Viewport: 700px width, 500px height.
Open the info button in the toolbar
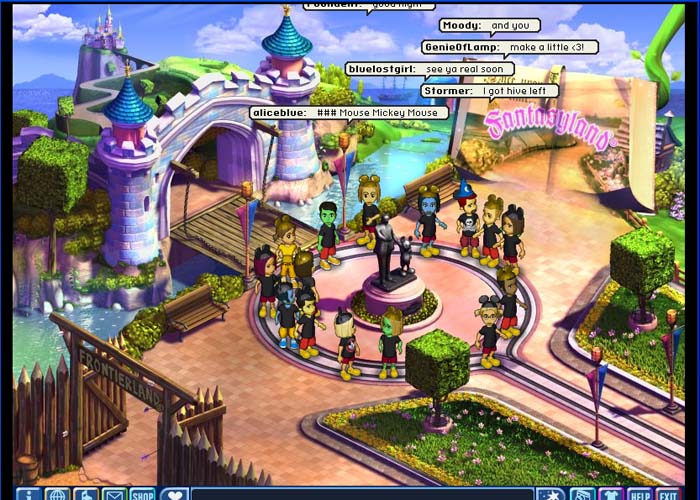click(28, 494)
